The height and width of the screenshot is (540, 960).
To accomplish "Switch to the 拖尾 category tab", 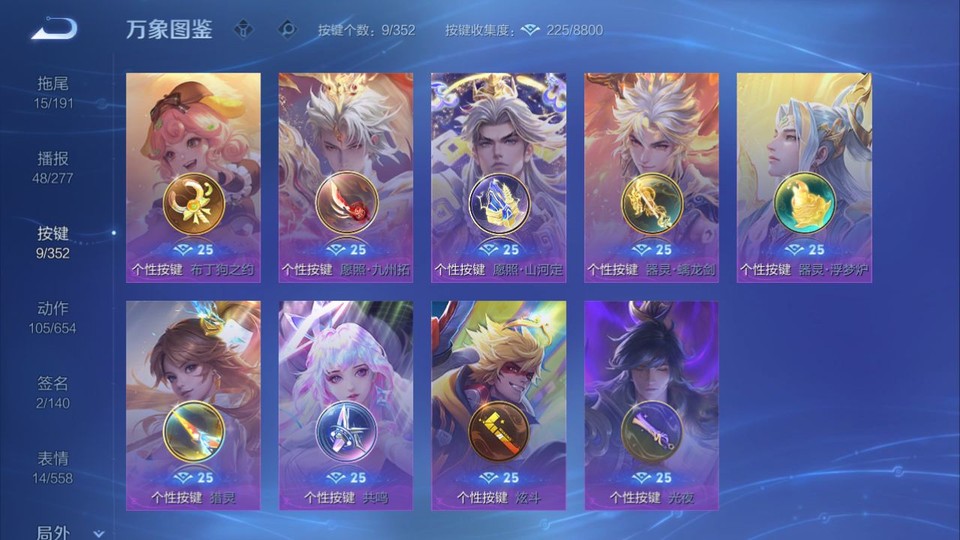I will coord(54,91).
